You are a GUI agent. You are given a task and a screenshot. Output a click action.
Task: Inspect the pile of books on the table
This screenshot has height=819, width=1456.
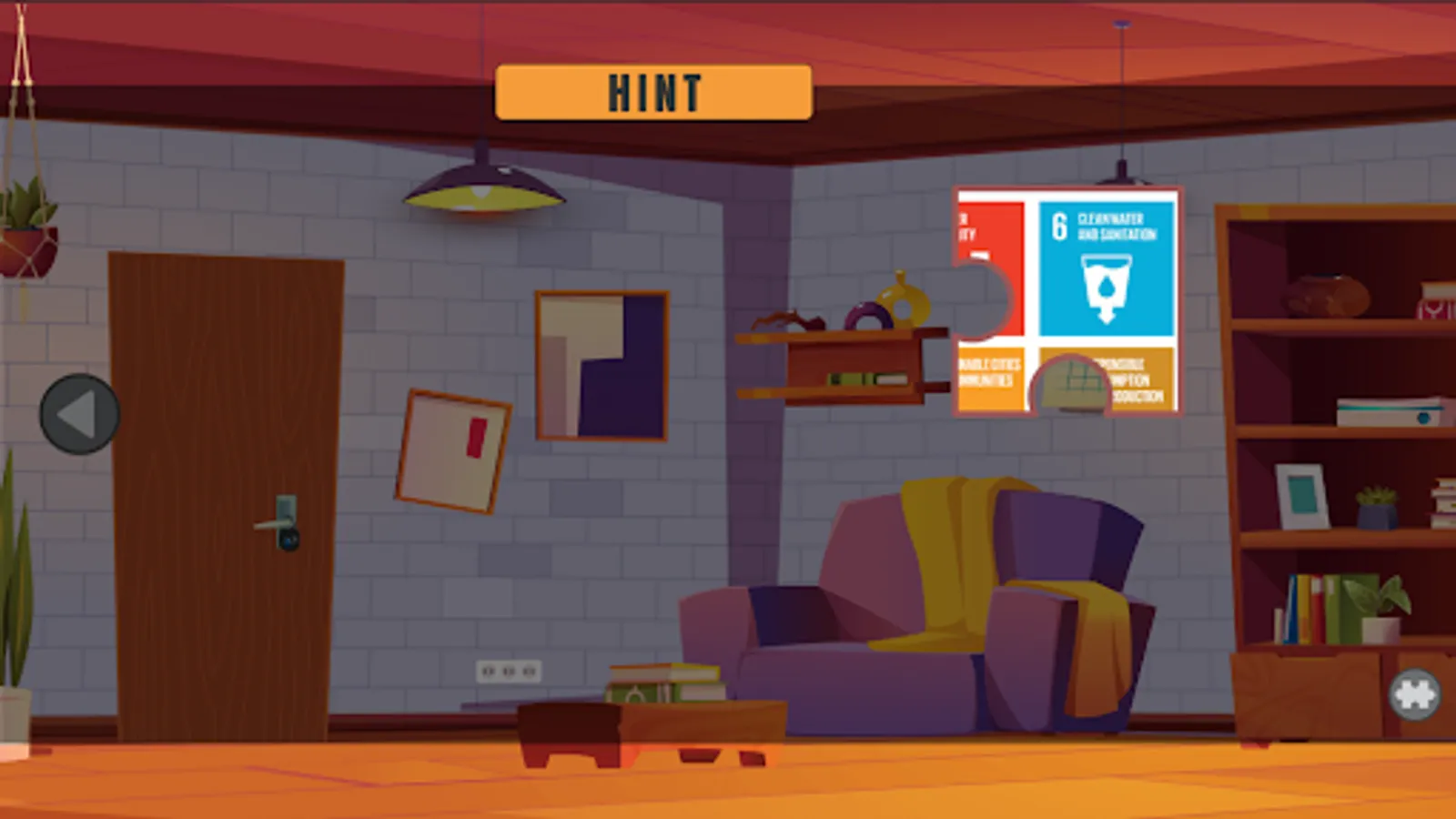pyautogui.click(x=664, y=684)
